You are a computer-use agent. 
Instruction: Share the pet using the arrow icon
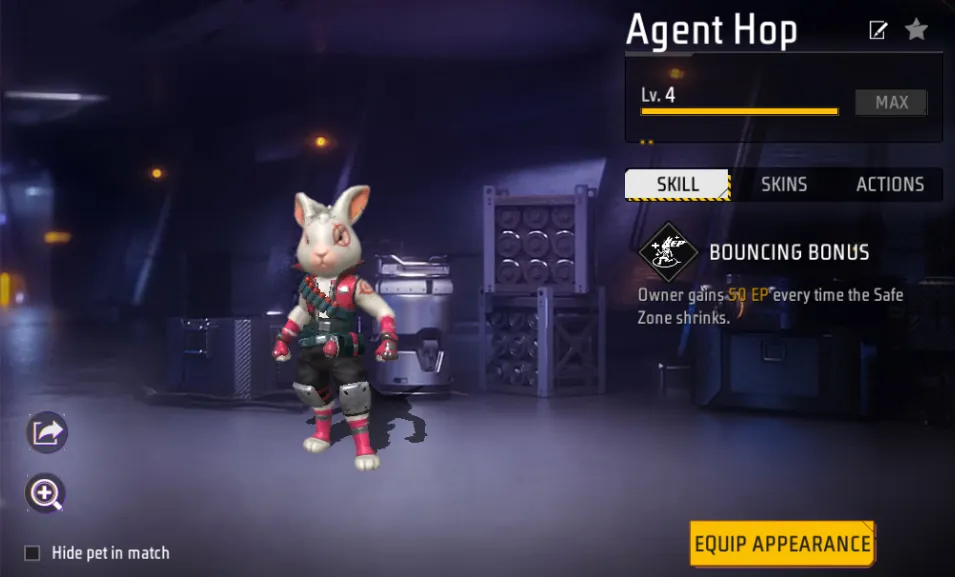[x=46, y=432]
